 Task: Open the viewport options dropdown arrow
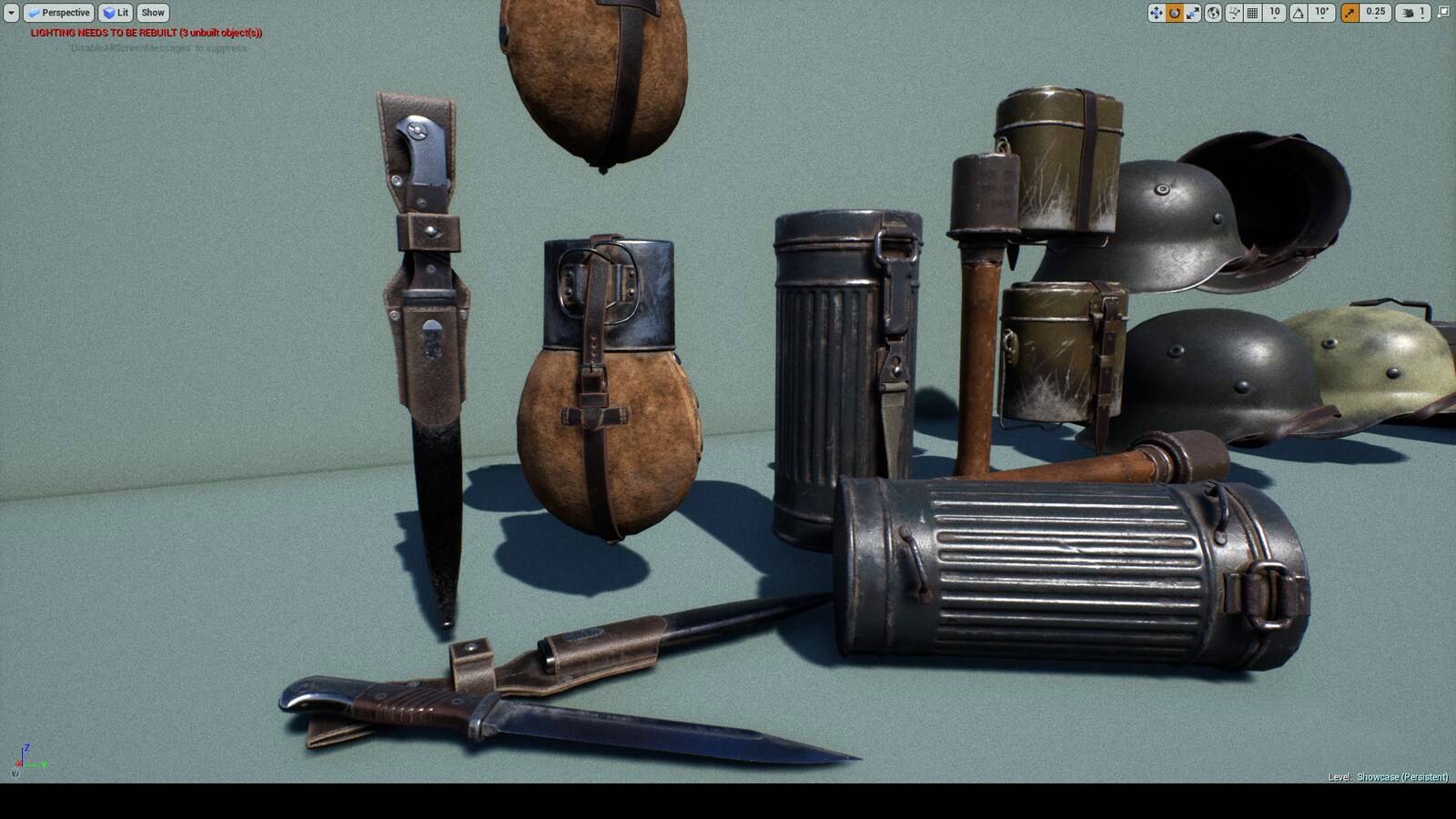pos(9,13)
